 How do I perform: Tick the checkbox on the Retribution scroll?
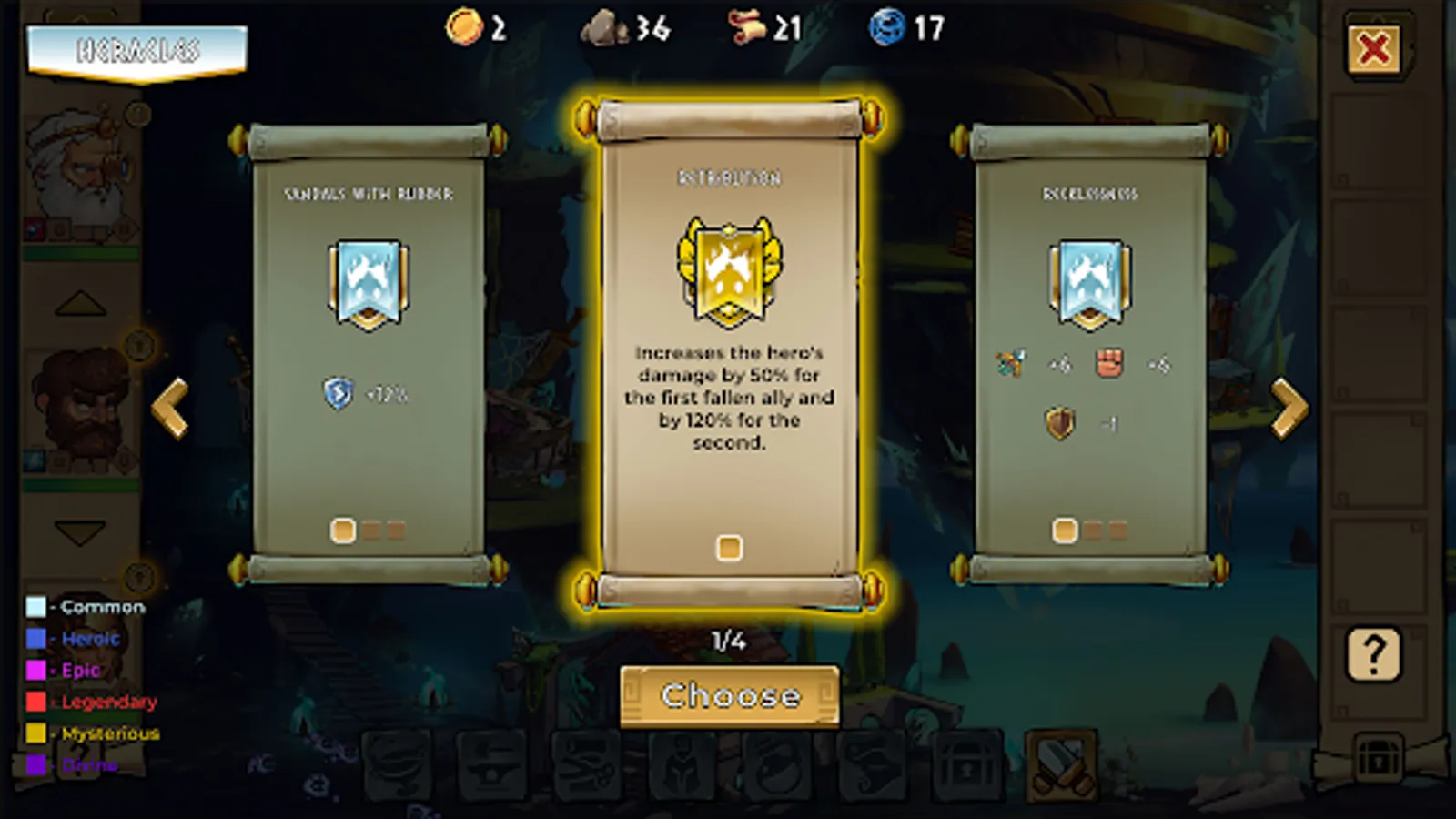728,546
